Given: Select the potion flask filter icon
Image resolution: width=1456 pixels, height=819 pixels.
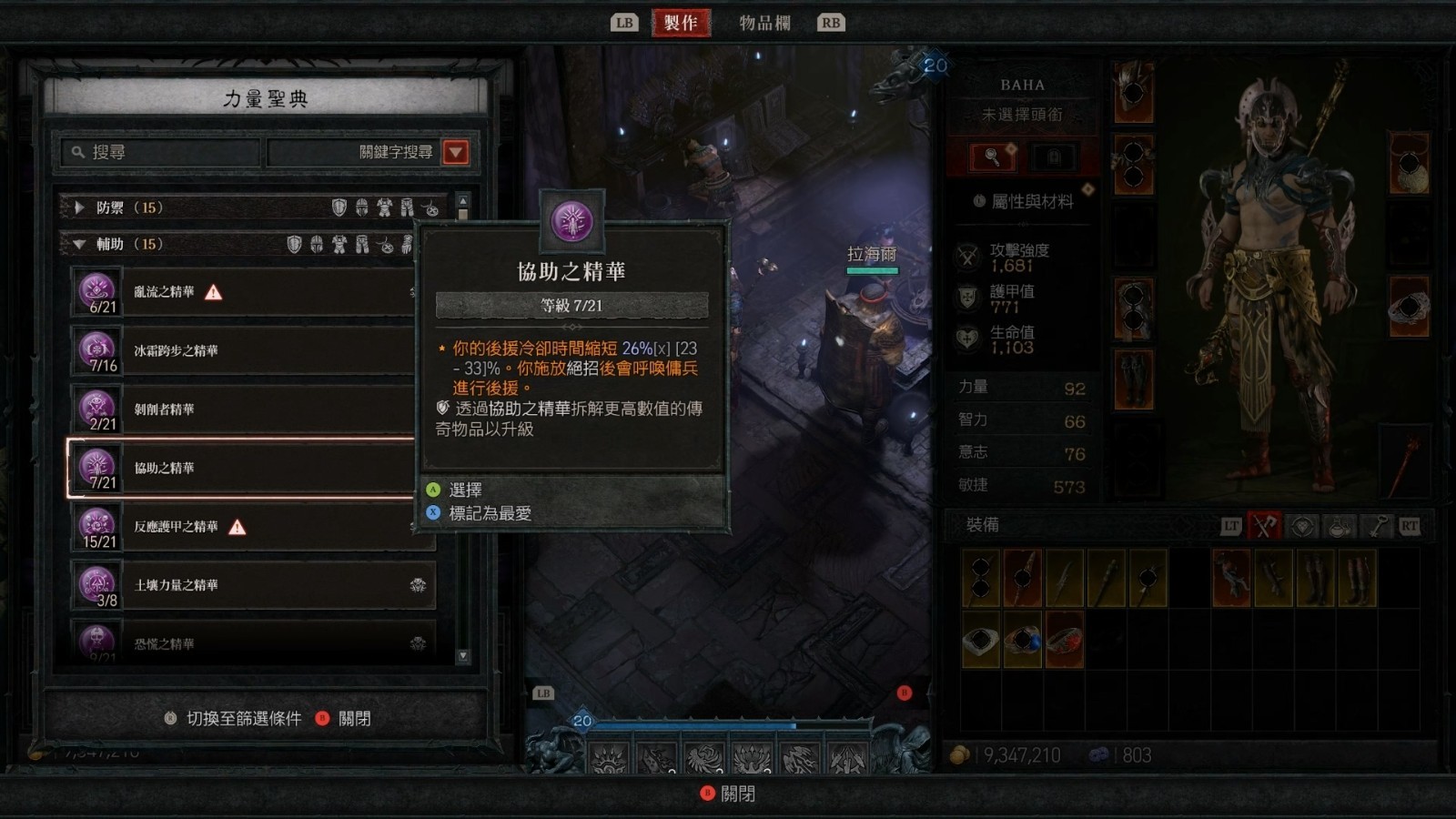Looking at the screenshot, I should (1338, 526).
